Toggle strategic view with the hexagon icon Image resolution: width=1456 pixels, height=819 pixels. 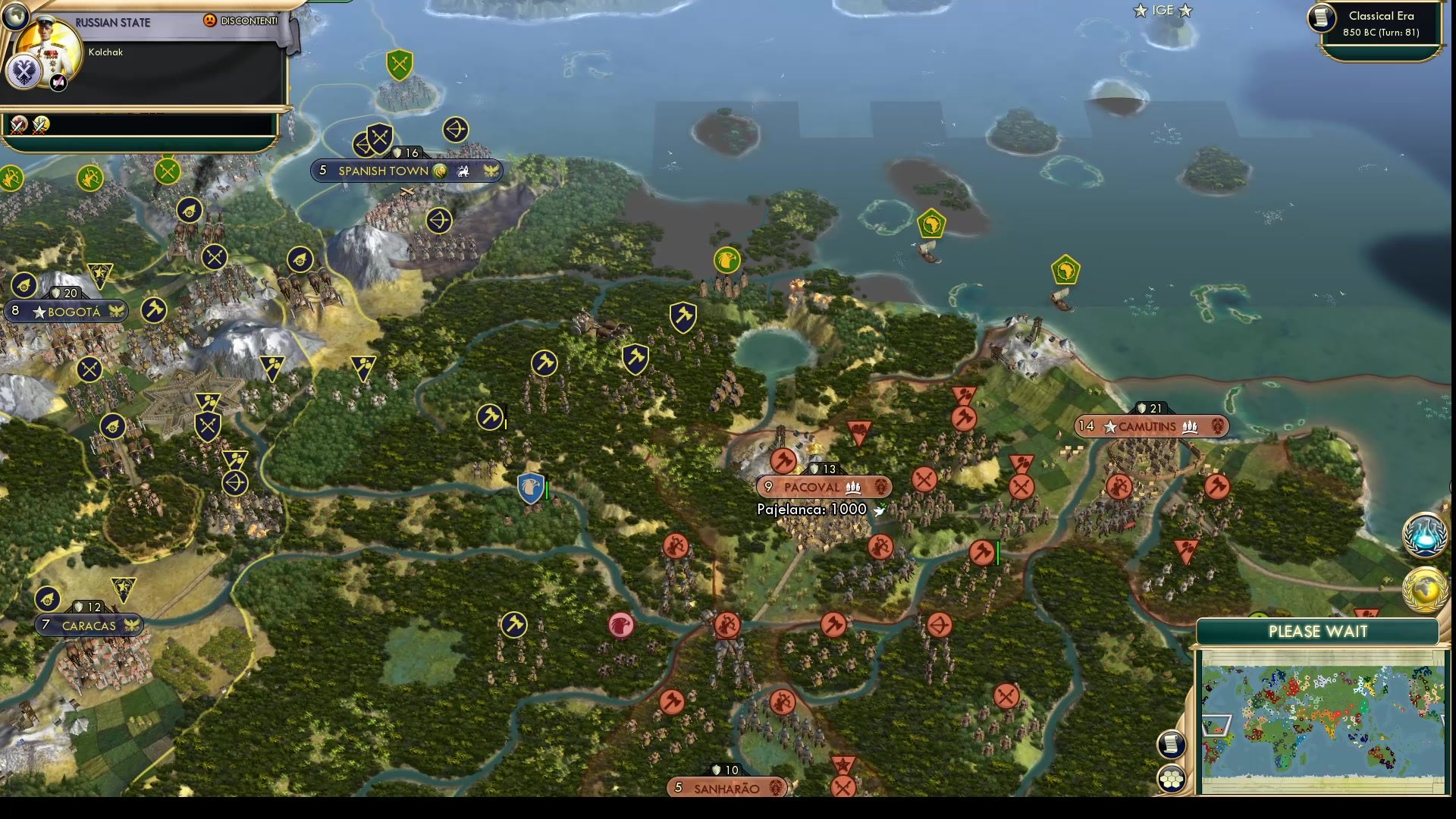tap(1172, 777)
